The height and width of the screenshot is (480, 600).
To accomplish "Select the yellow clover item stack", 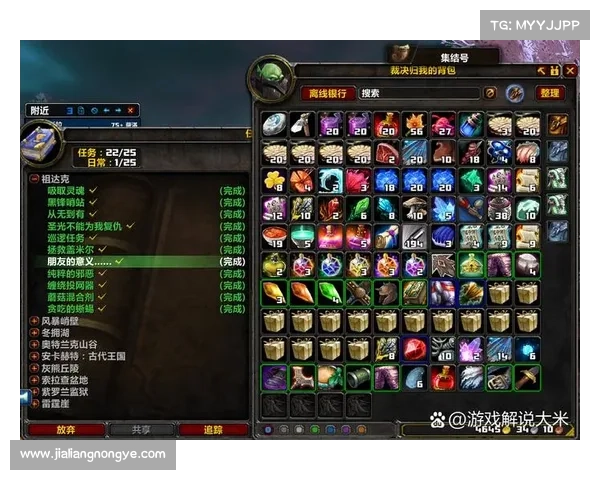I will (274, 180).
